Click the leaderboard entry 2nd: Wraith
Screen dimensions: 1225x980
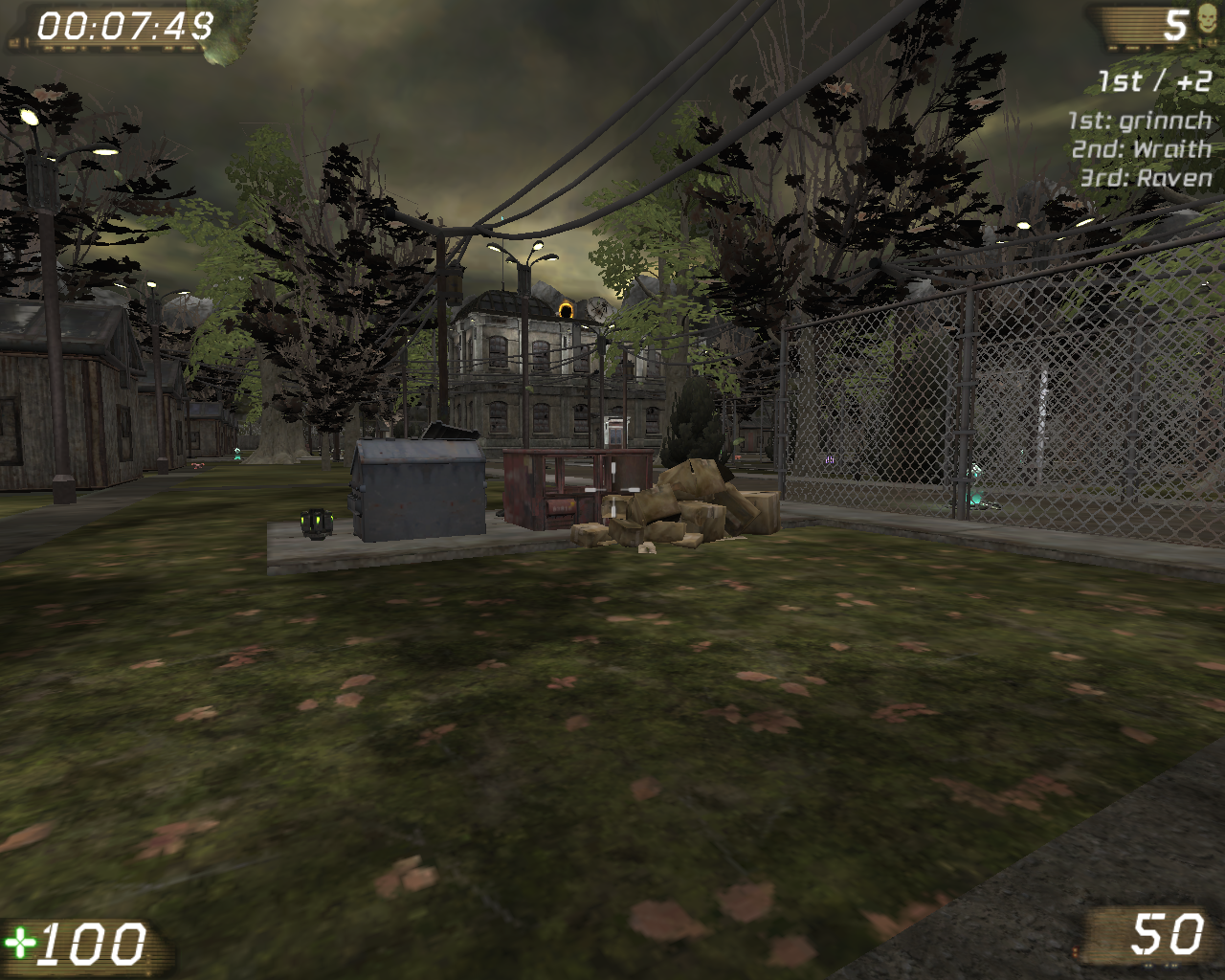pyautogui.click(x=1144, y=150)
